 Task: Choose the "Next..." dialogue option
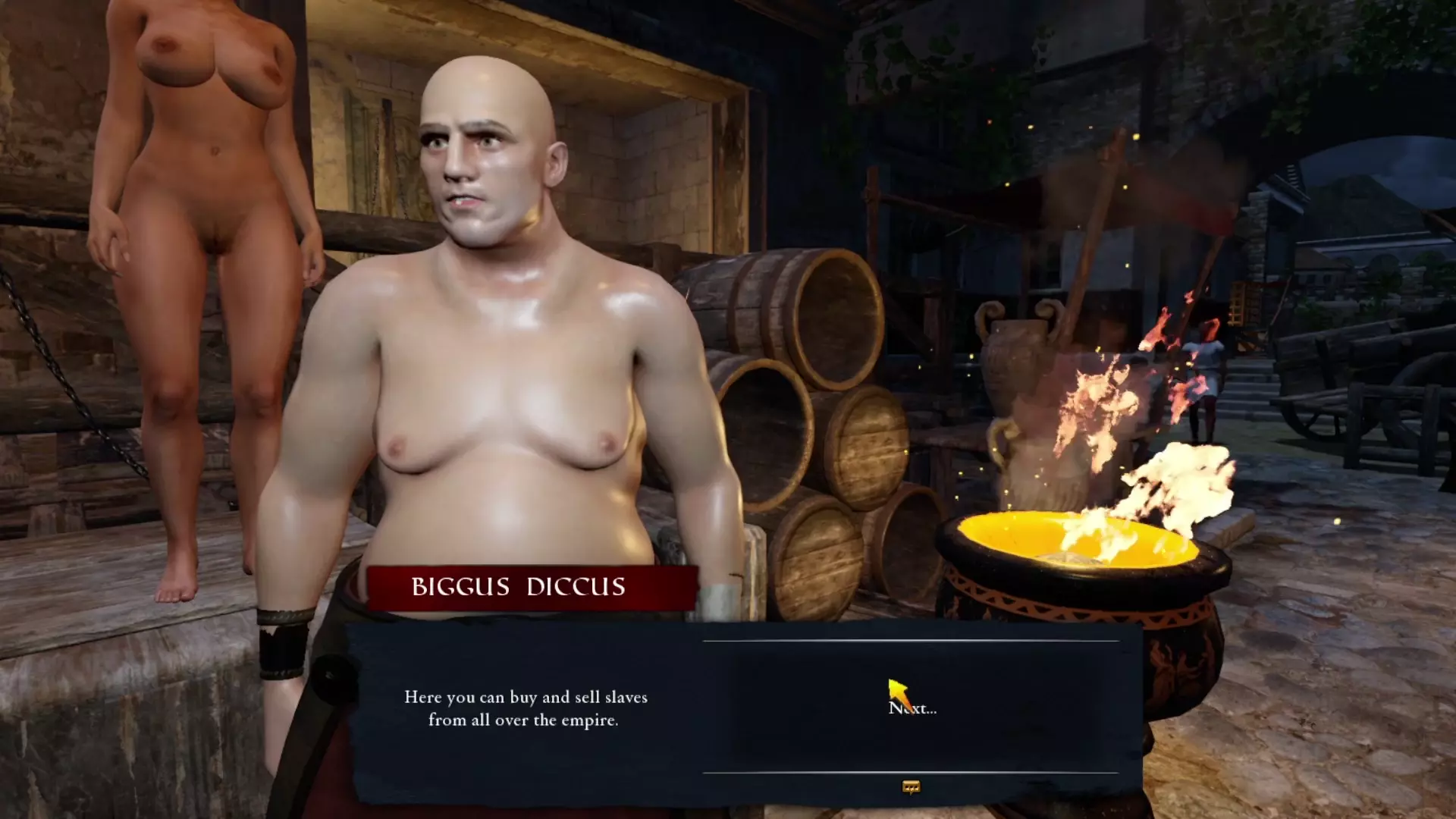tap(912, 708)
